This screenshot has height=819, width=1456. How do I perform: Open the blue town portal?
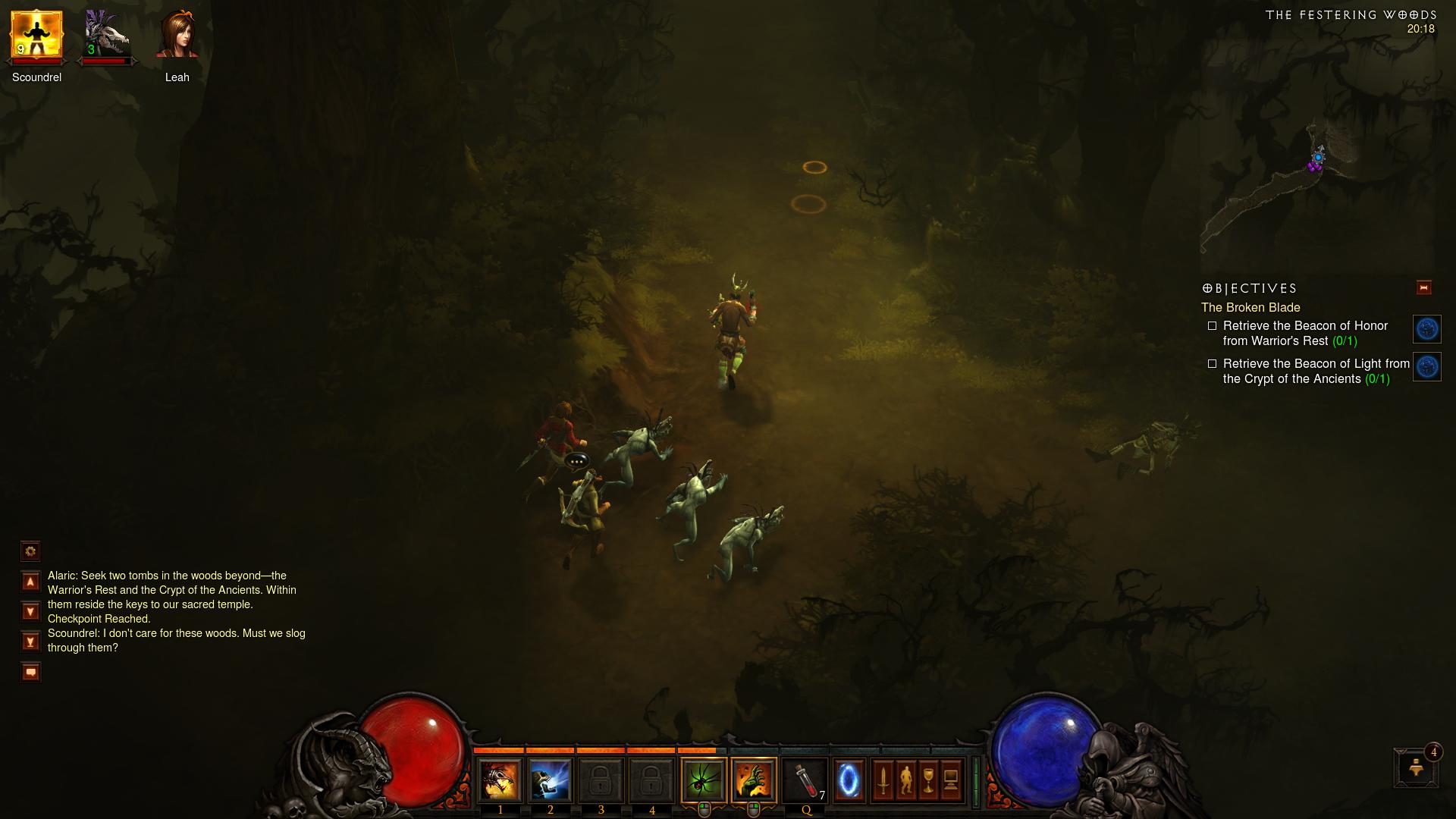click(x=849, y=780)
